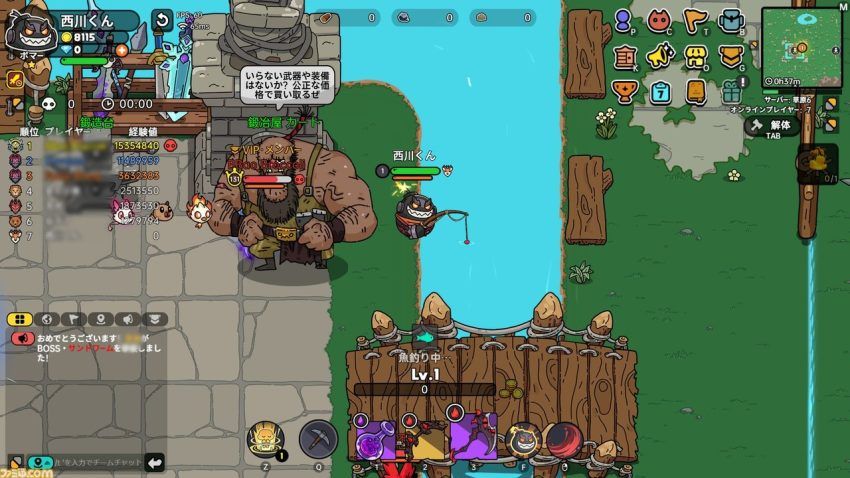
Task: Use the purple potion hotbar slot
Action: click(x=375, y=438)
